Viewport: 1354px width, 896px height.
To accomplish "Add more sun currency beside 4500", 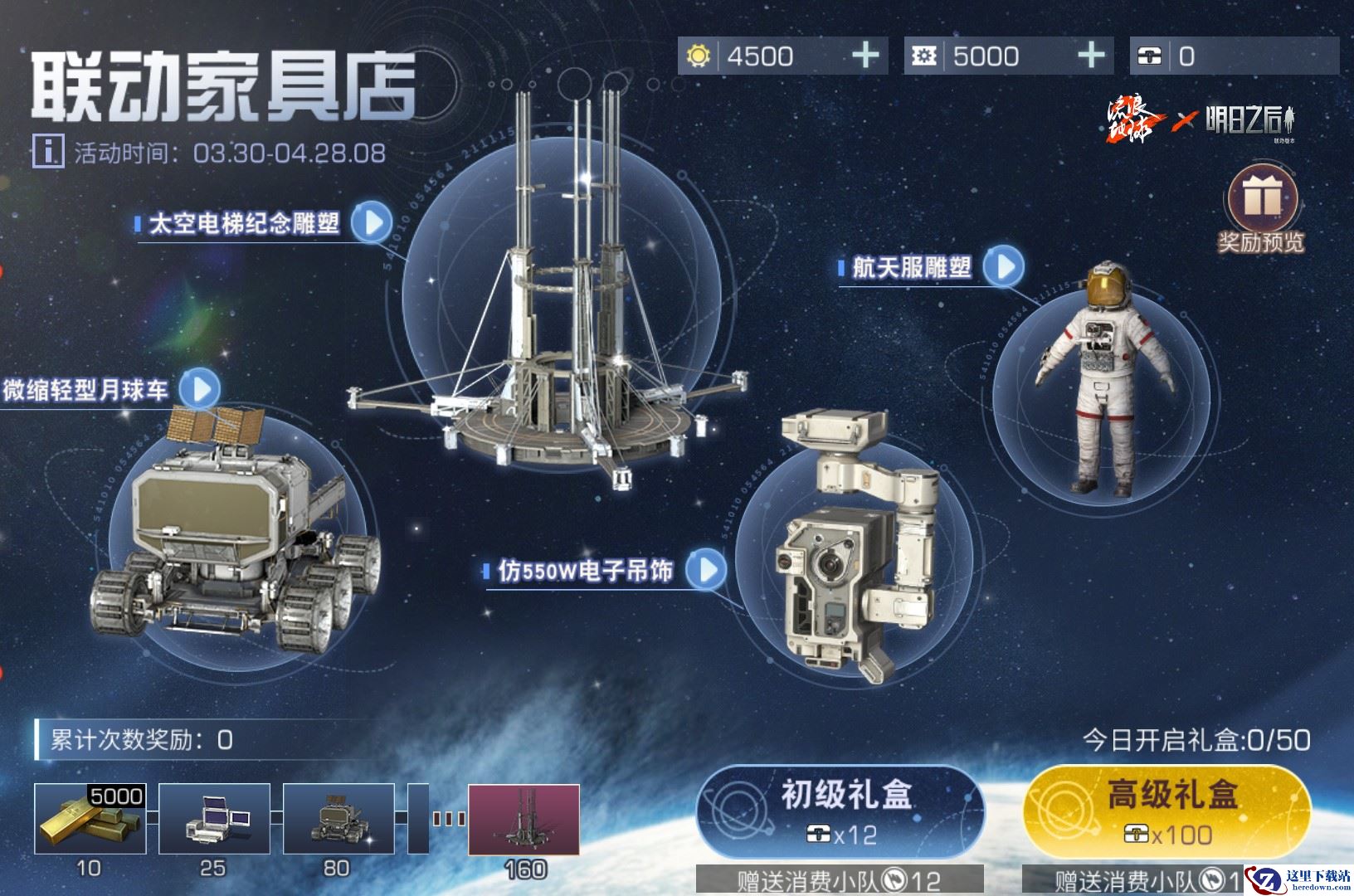I will click(x=865, y=56).
